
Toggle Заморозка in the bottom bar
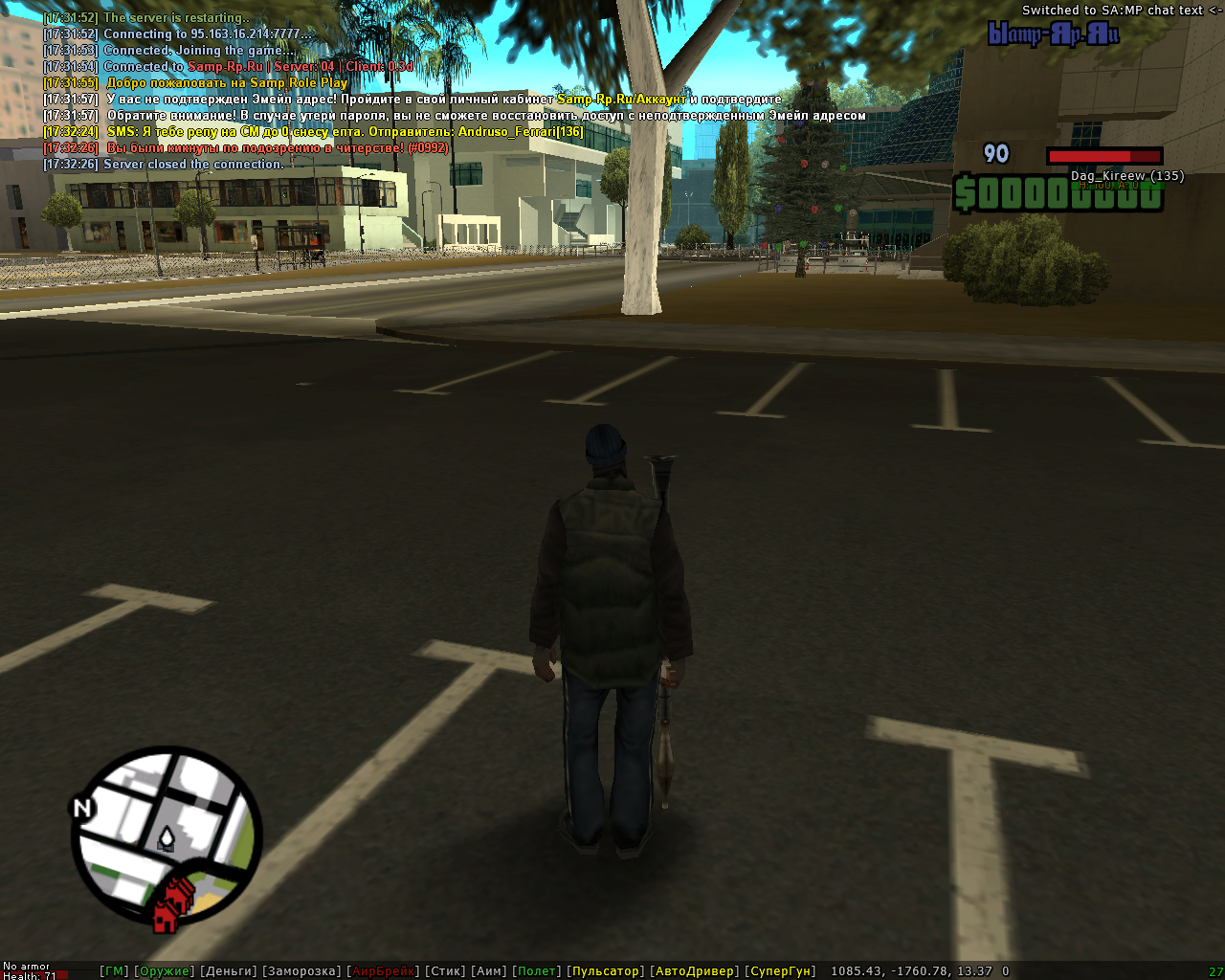(x=301, y=971)
